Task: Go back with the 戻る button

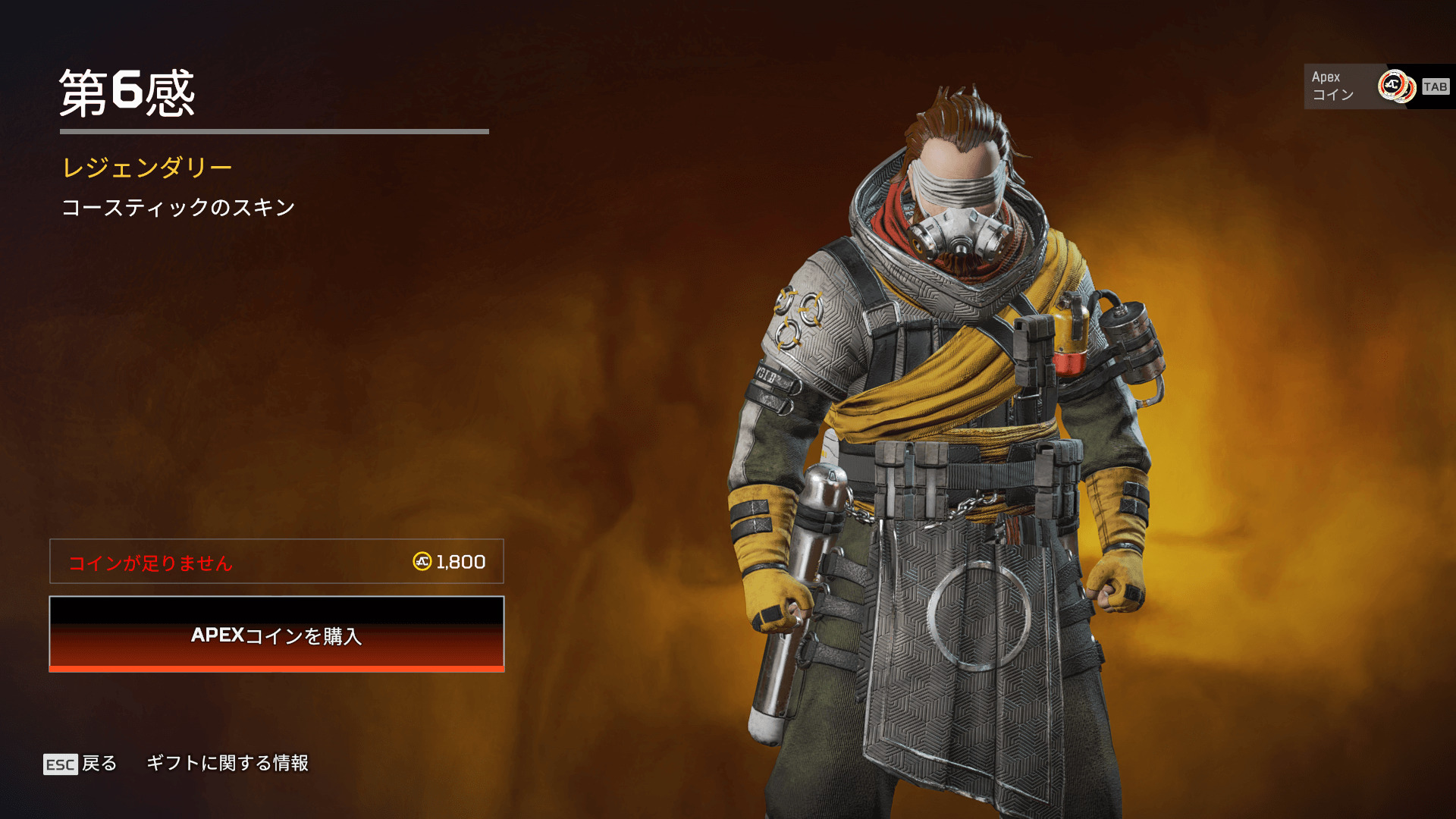Action: point(81,764)
